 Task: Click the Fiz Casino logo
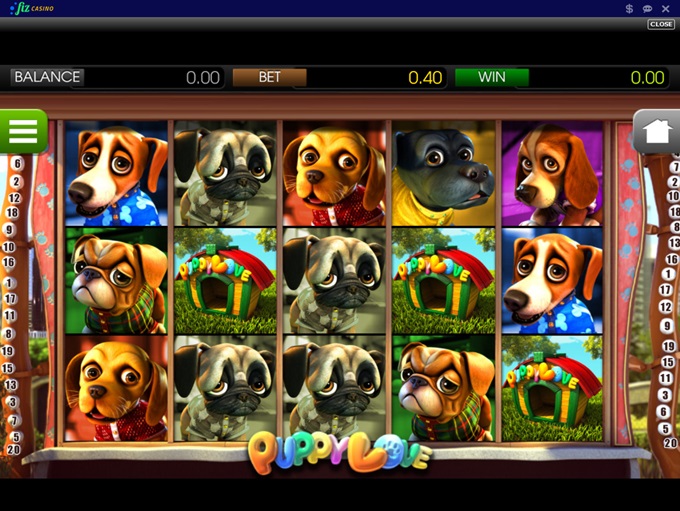[x=34, y=8]
